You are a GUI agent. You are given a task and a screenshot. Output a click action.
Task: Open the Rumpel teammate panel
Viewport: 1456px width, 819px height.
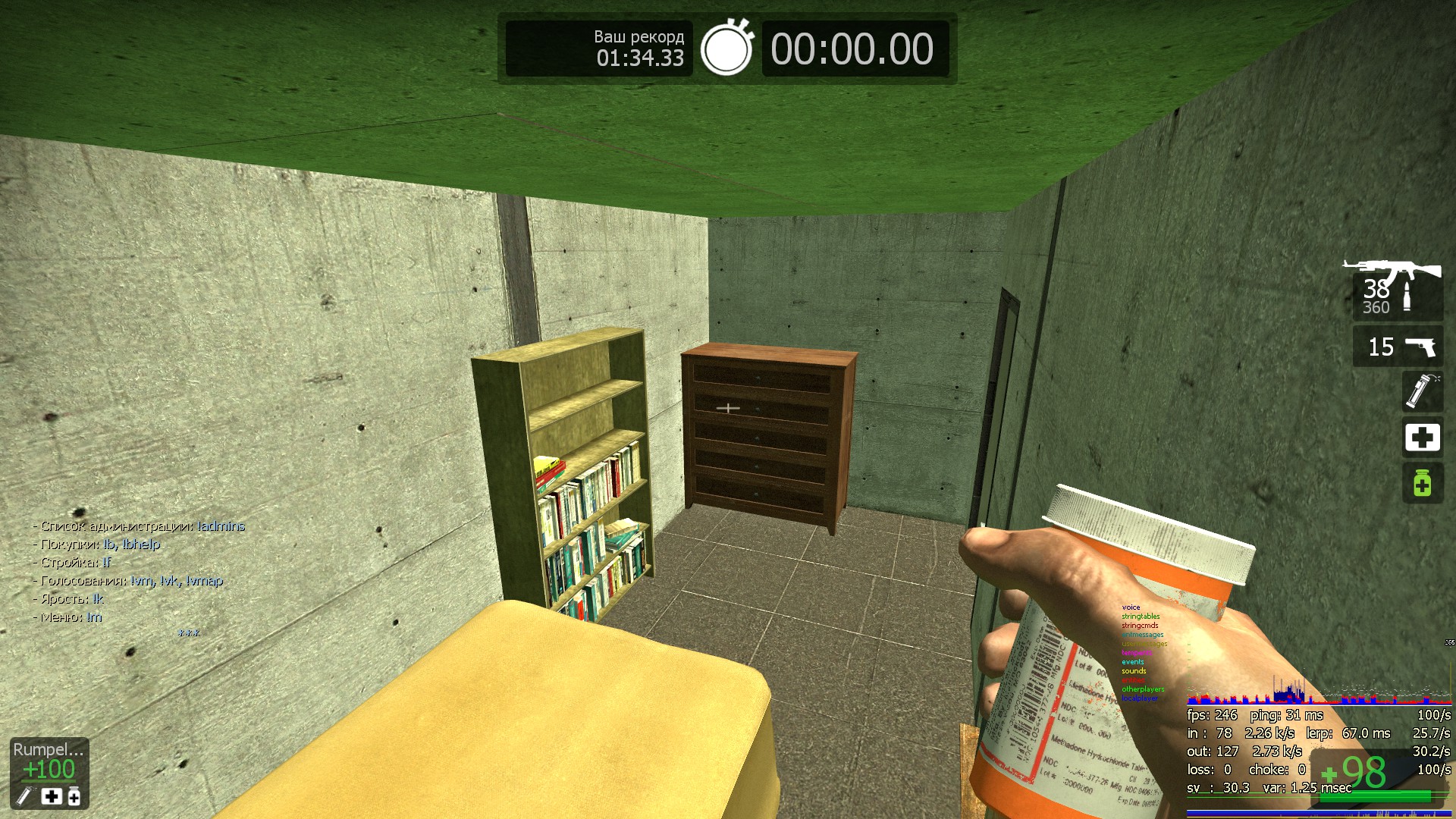click(49, 773)
